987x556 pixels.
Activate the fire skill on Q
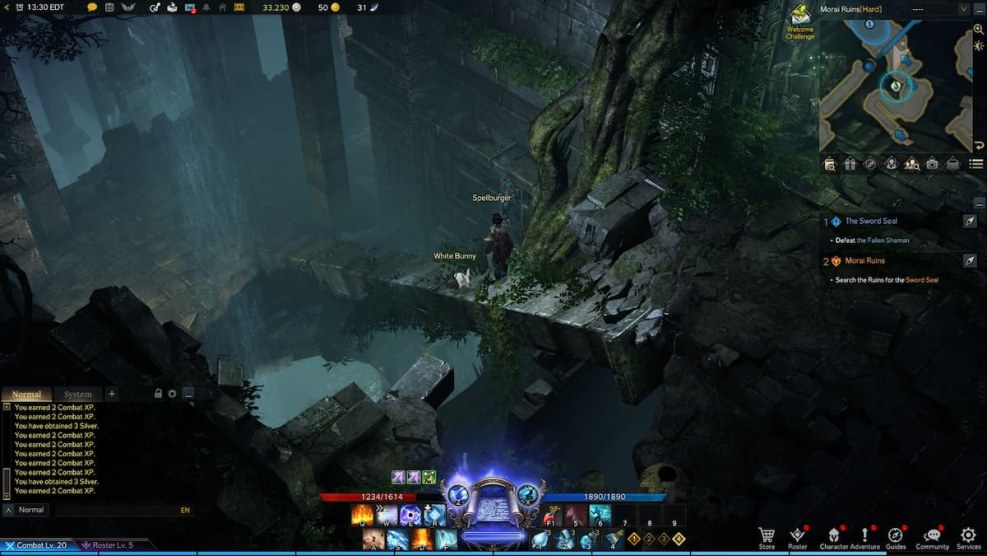361,516
